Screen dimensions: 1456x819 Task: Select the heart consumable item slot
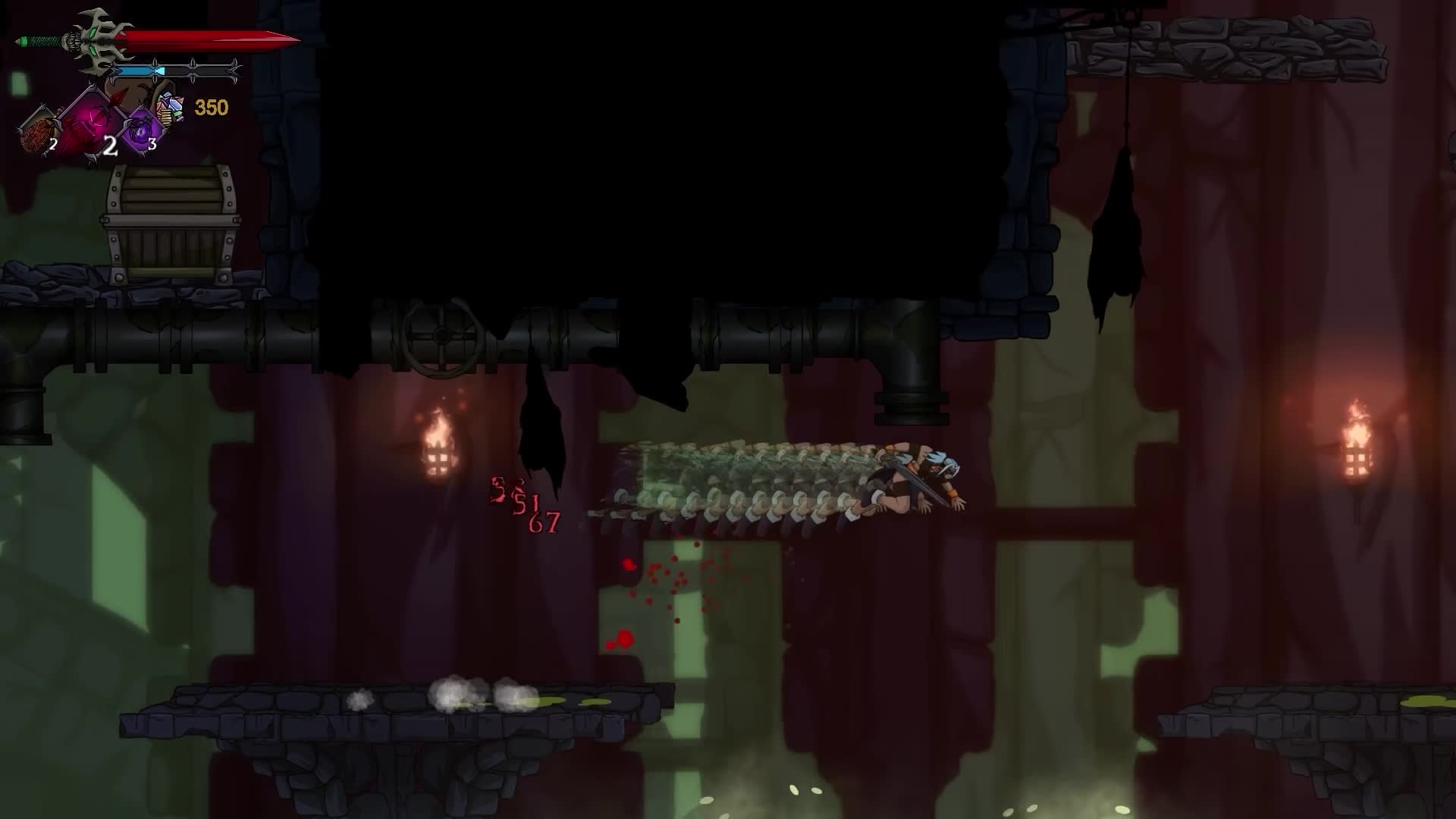tap(36, 130)
